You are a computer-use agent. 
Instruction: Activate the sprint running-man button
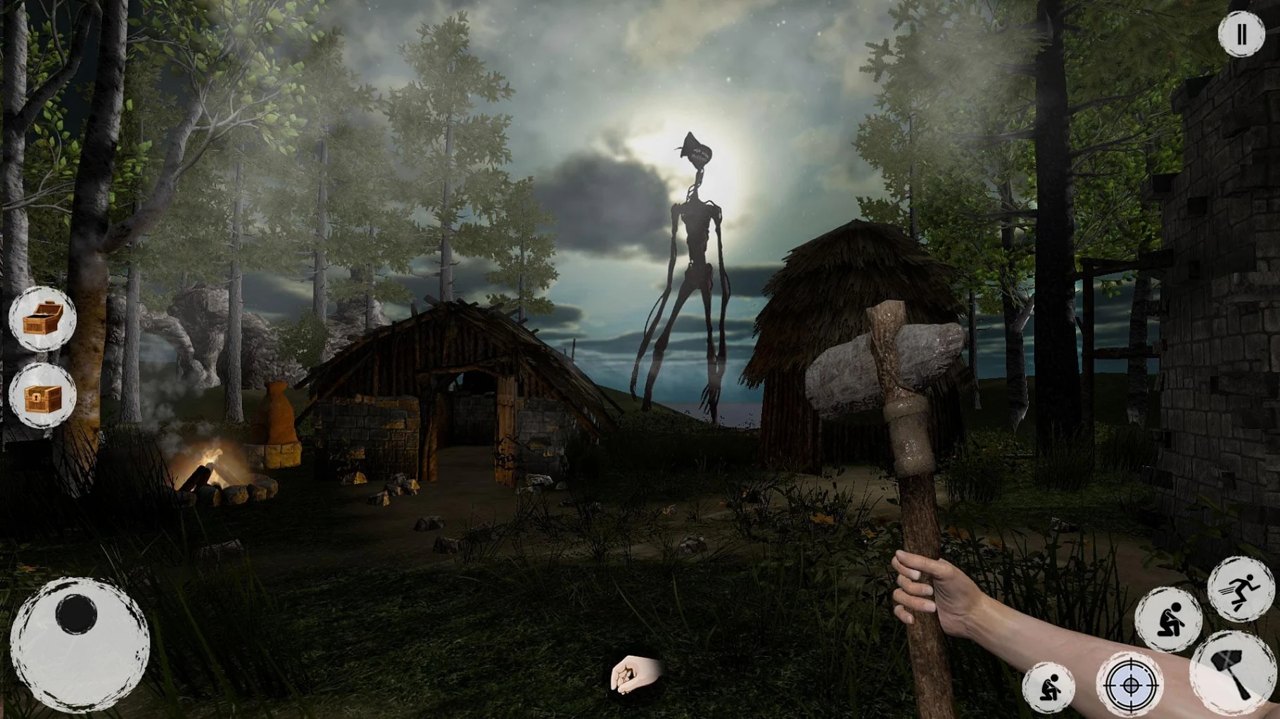point(1240,589)
